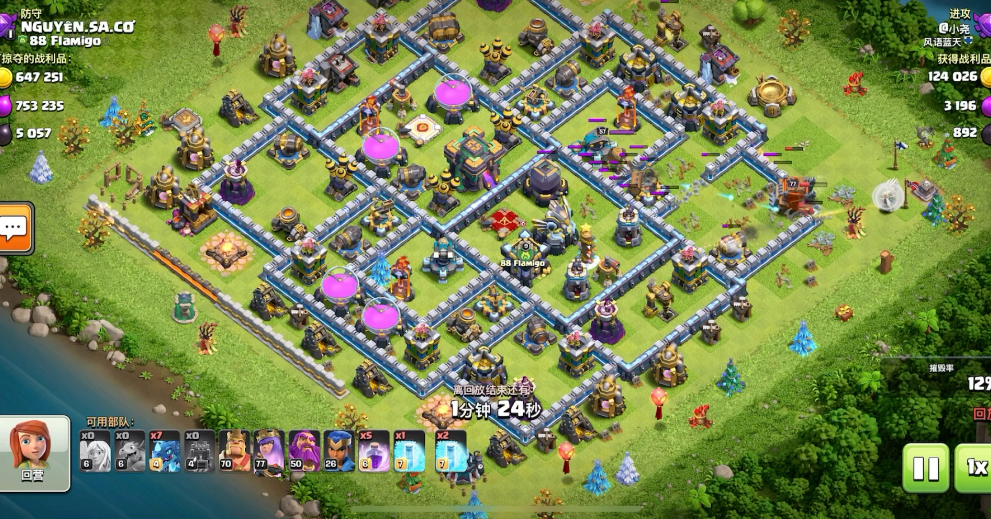The width and height of the screenshot is (991, 519).
Task: Select the Royal Champion hero icon
Action: [x=340, y=451]
